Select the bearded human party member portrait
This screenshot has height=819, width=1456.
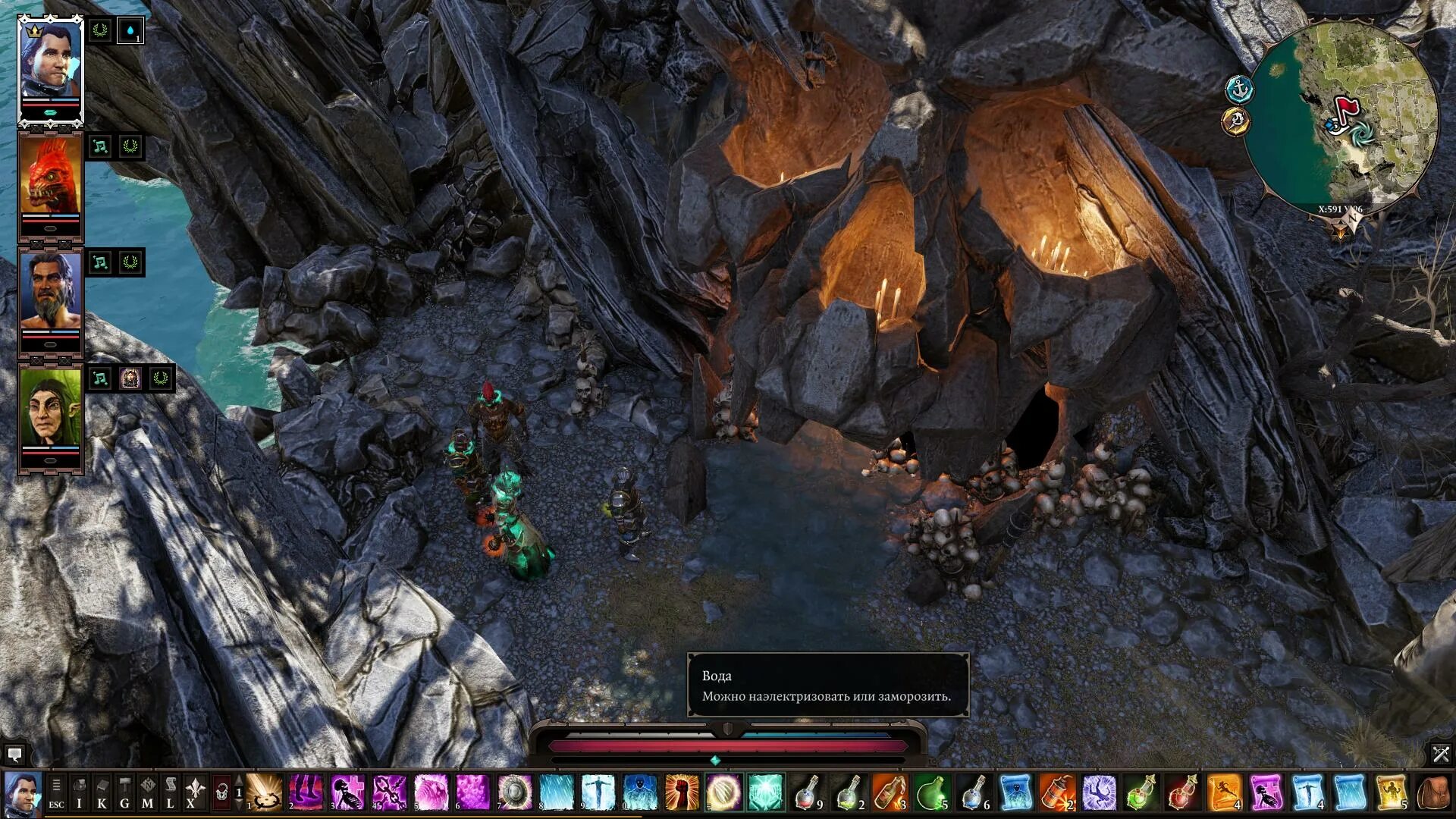[50, 294]
